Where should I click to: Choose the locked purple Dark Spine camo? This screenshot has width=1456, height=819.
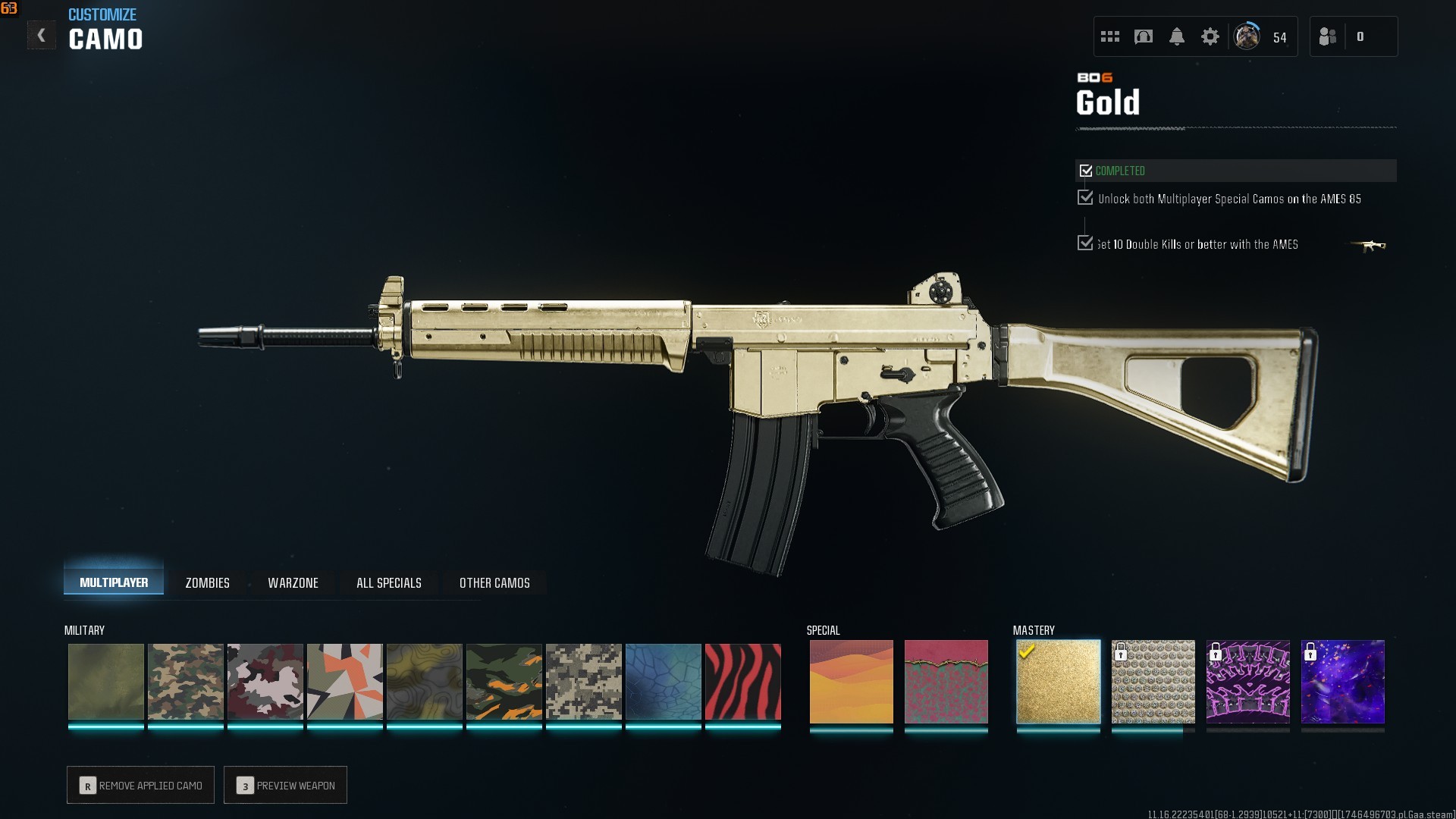pos(1247,682)
